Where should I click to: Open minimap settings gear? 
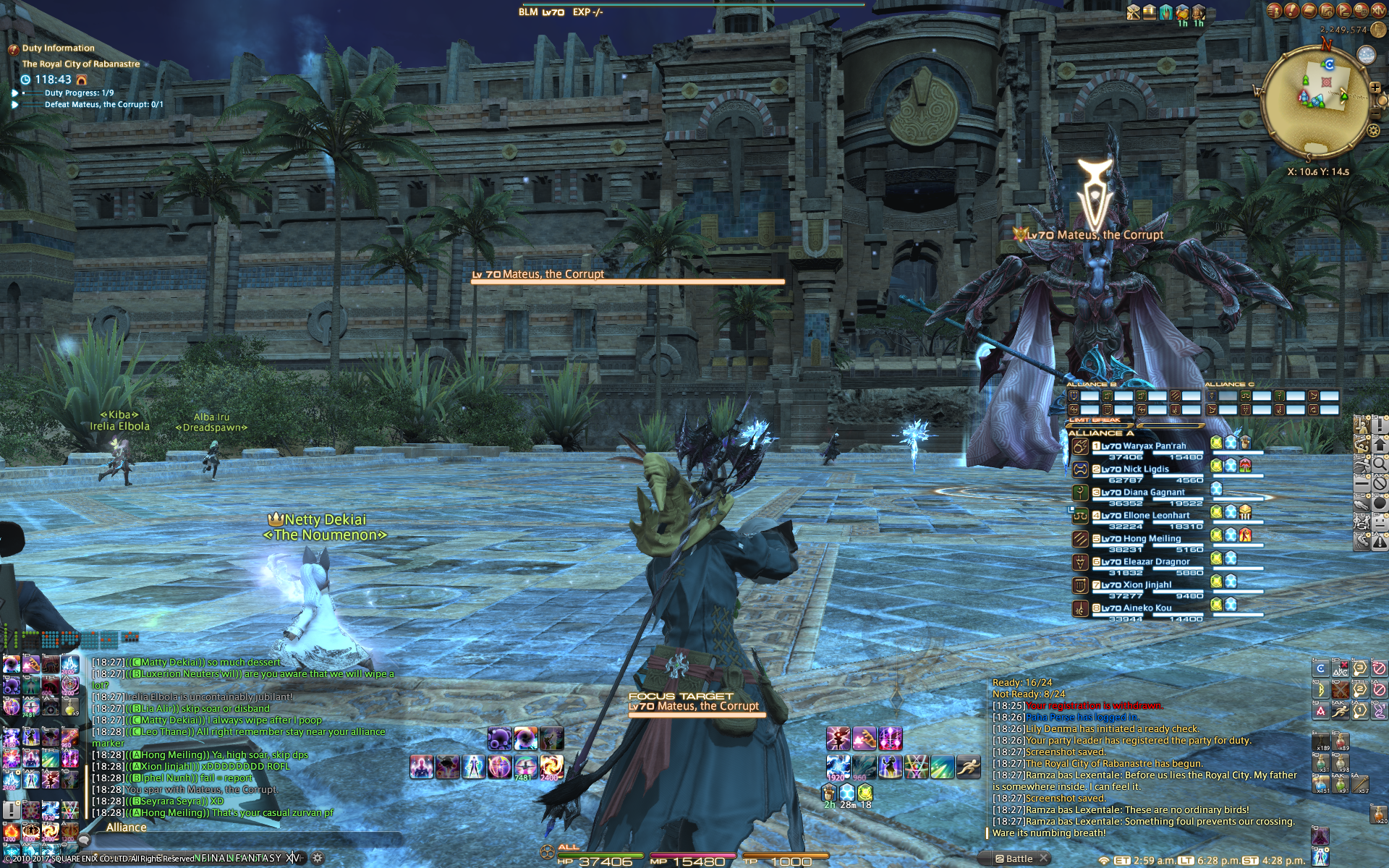point(1373,130)
